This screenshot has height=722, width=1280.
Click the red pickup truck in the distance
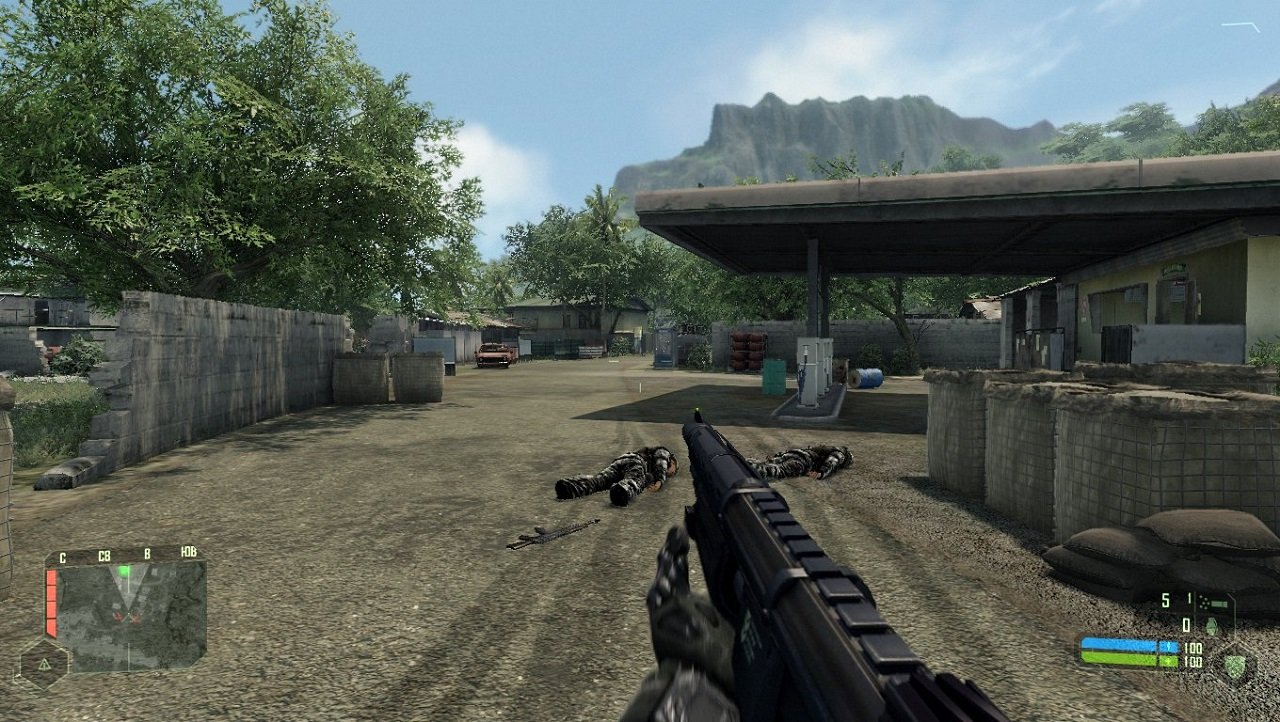[x=495, y=355]
